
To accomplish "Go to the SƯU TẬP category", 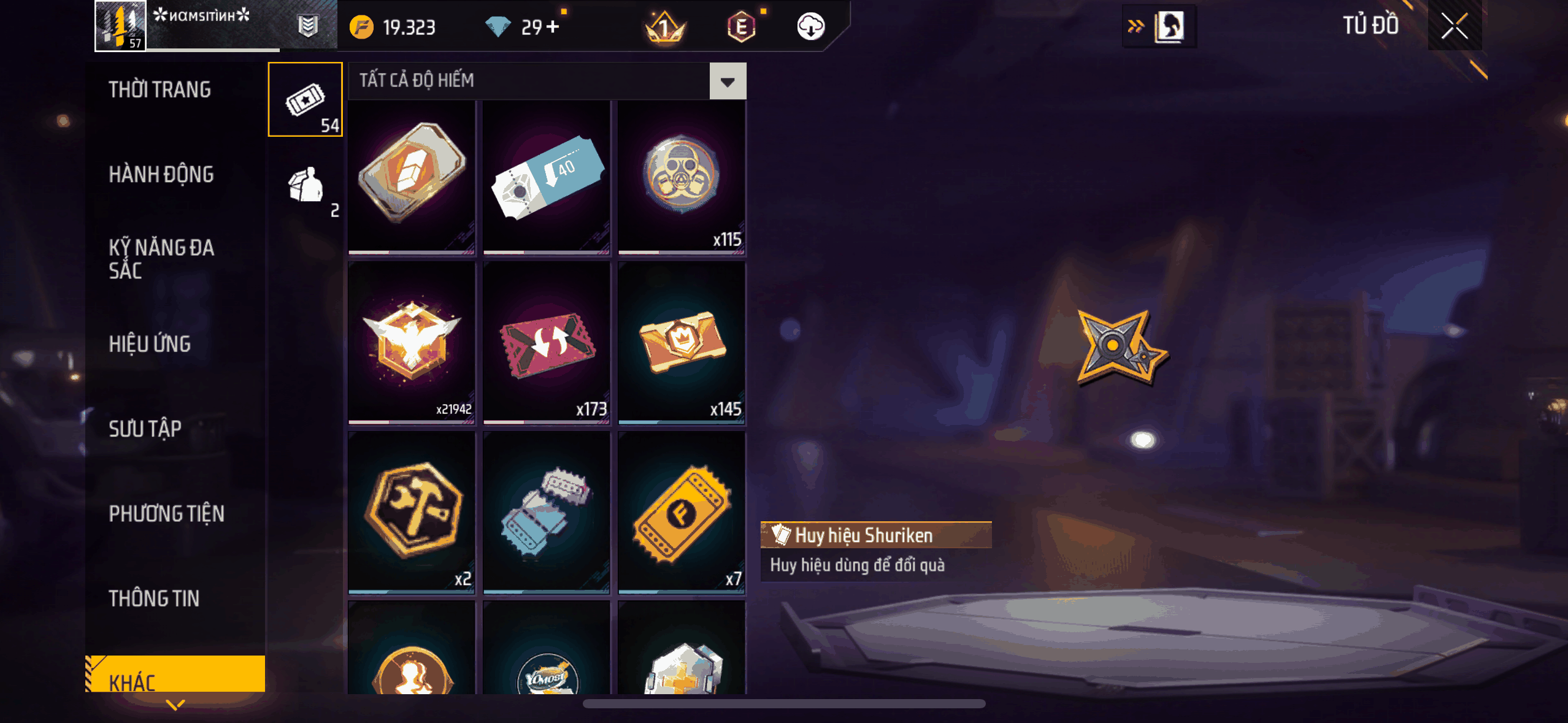I will [145, 429].
